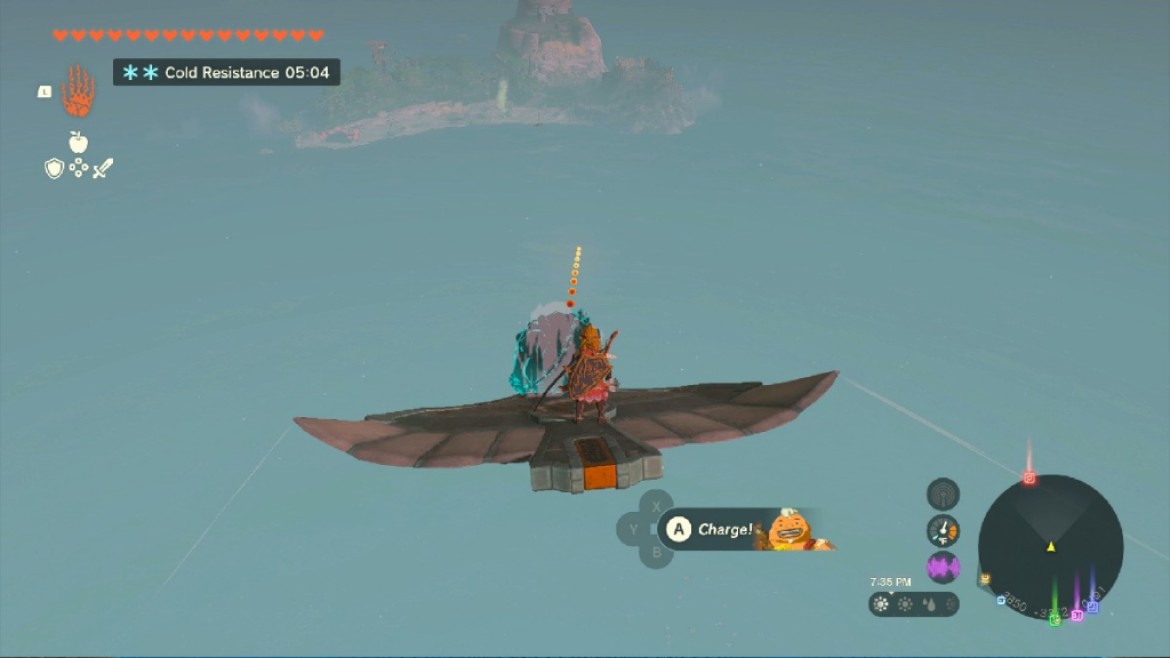Select the green marker on the minimap
This screenshot has width=1170, height=658.
1055,620
